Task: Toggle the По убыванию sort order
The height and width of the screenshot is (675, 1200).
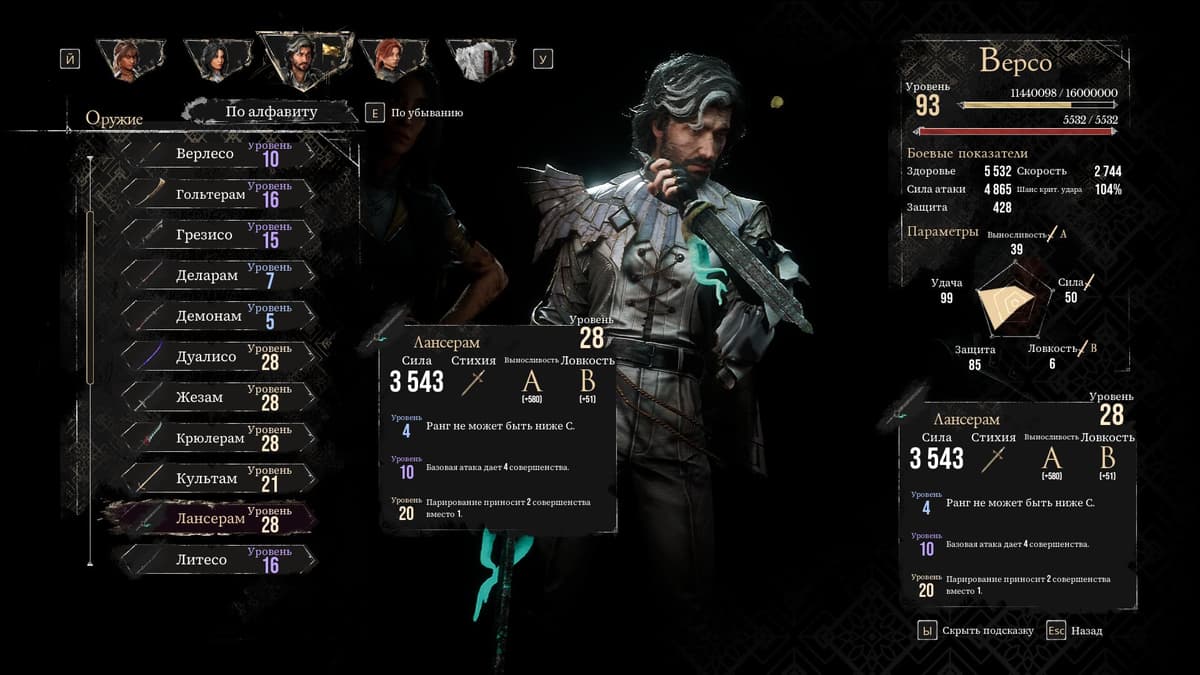Action: pos(415,113)
